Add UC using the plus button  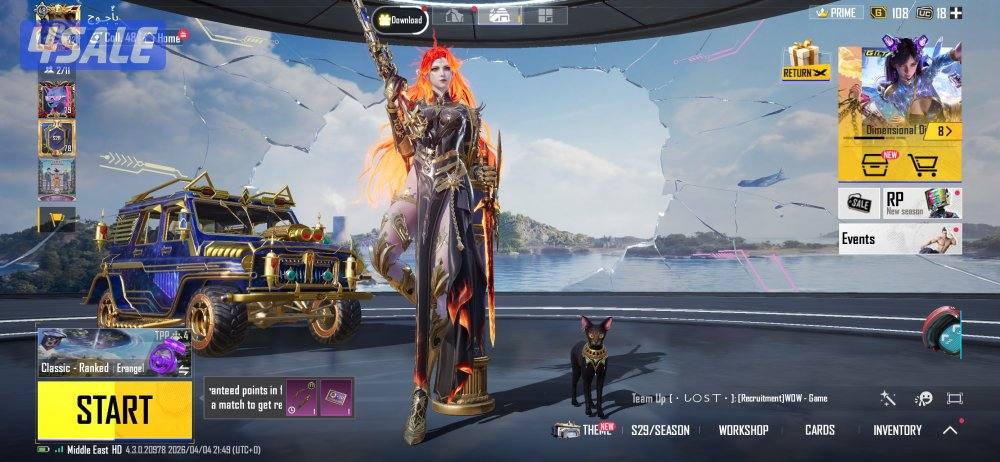[x=956, y=13]
